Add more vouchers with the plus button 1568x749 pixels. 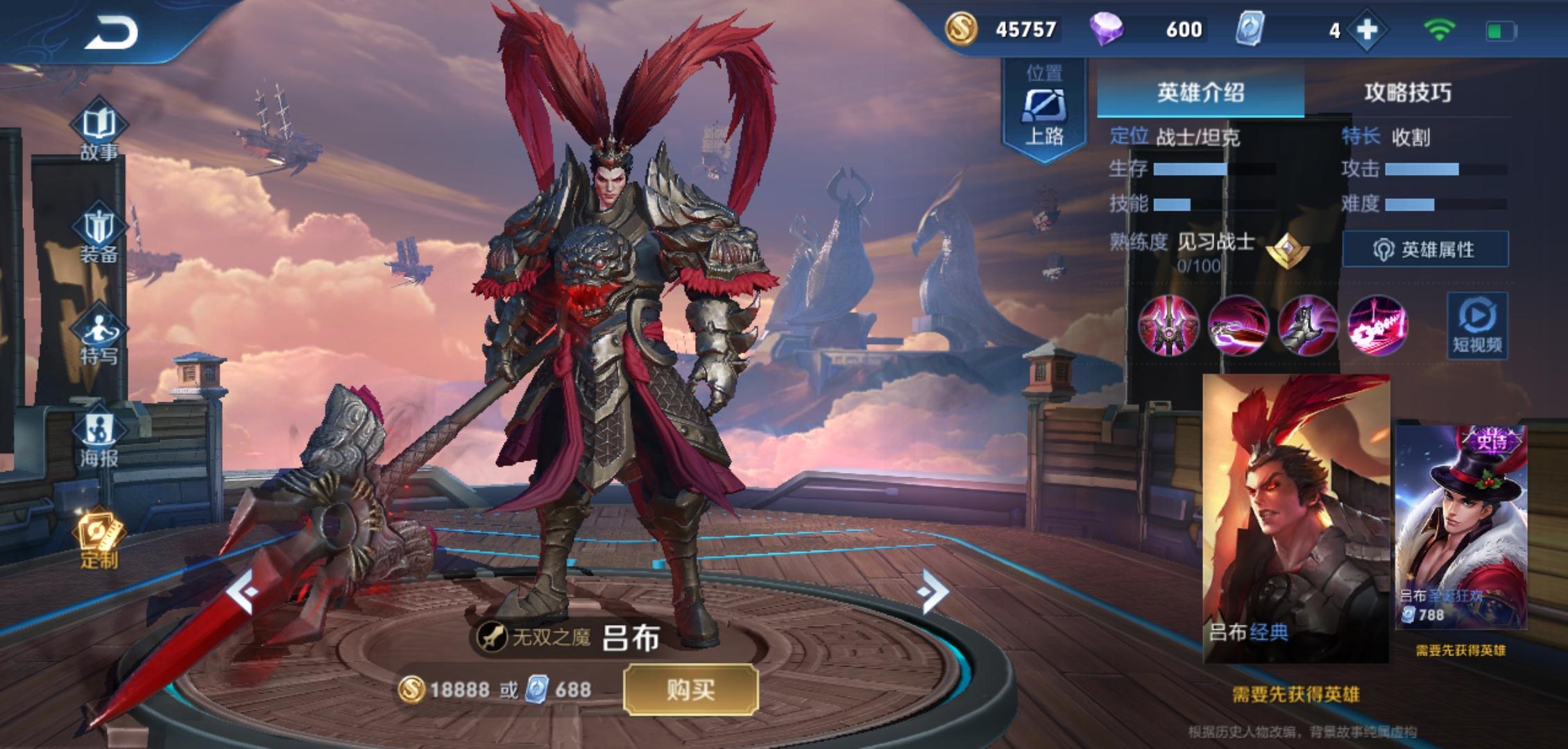(1367, 30)
